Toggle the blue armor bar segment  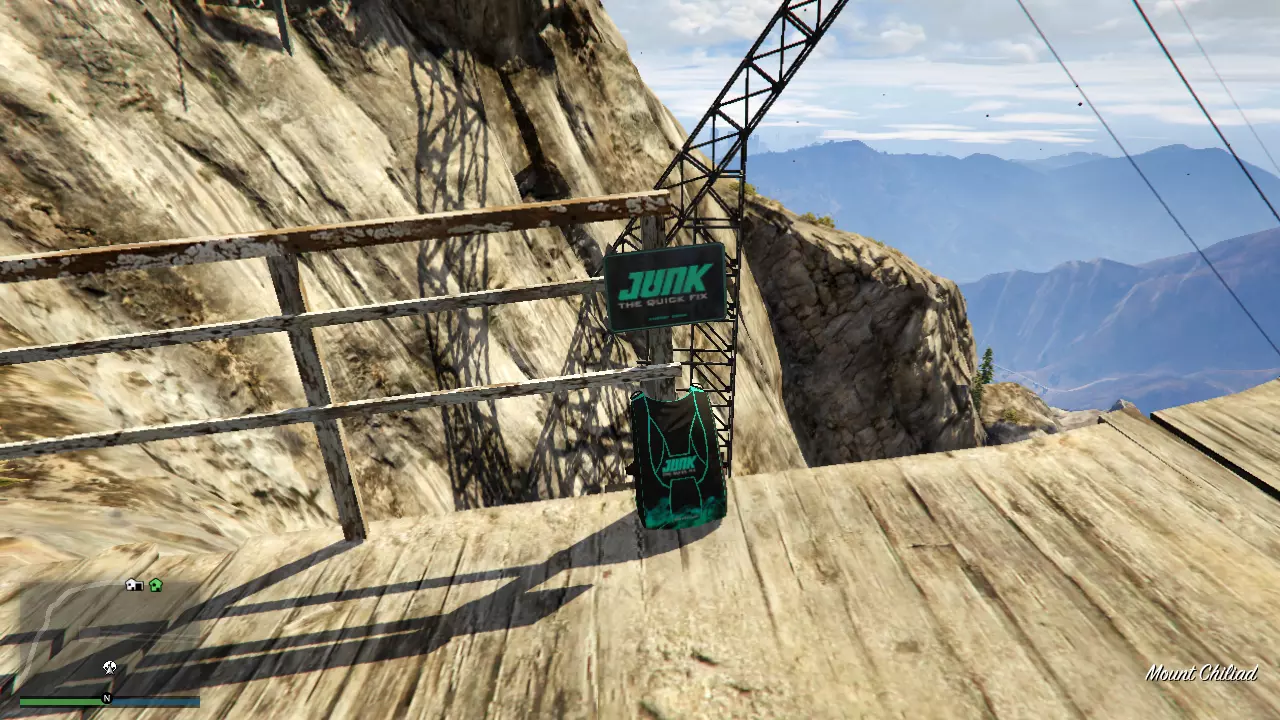pos(160,703)
